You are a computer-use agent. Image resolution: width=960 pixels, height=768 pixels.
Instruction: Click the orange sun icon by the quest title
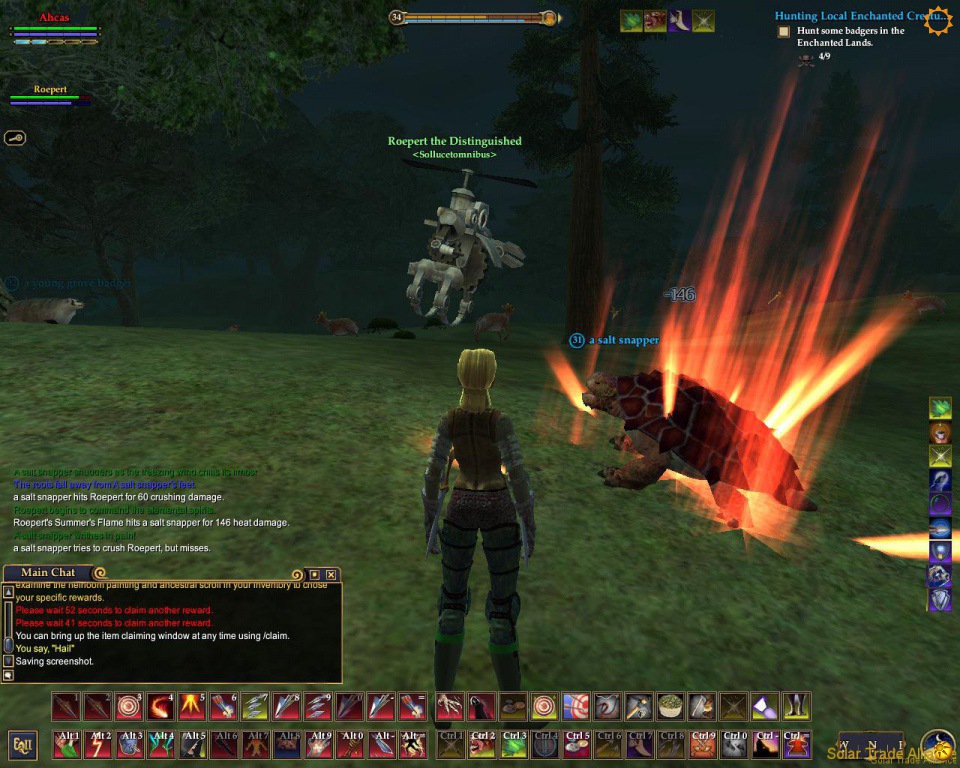click(x=939, y=20)
